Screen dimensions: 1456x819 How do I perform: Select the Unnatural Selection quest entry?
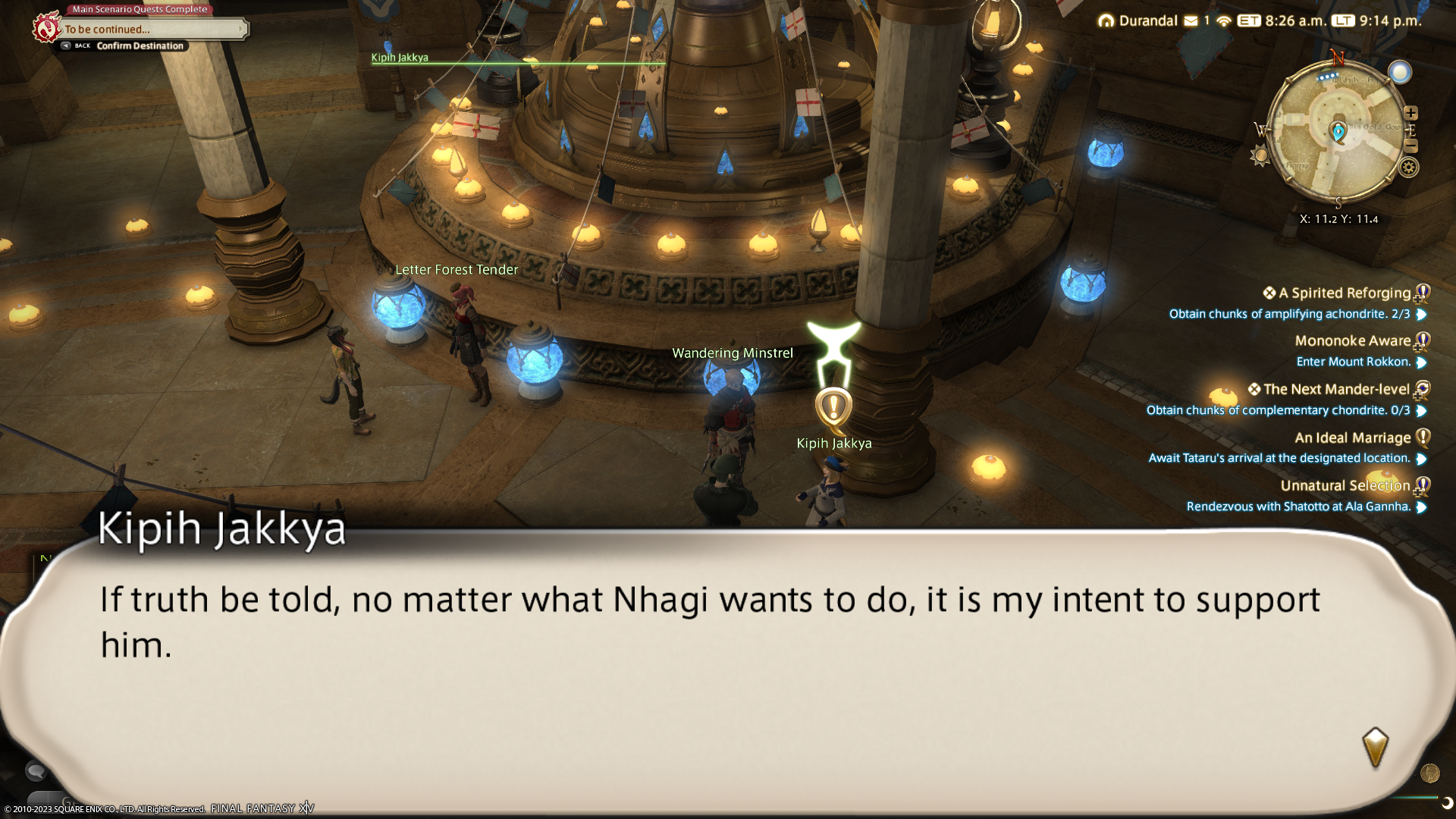1345,485
